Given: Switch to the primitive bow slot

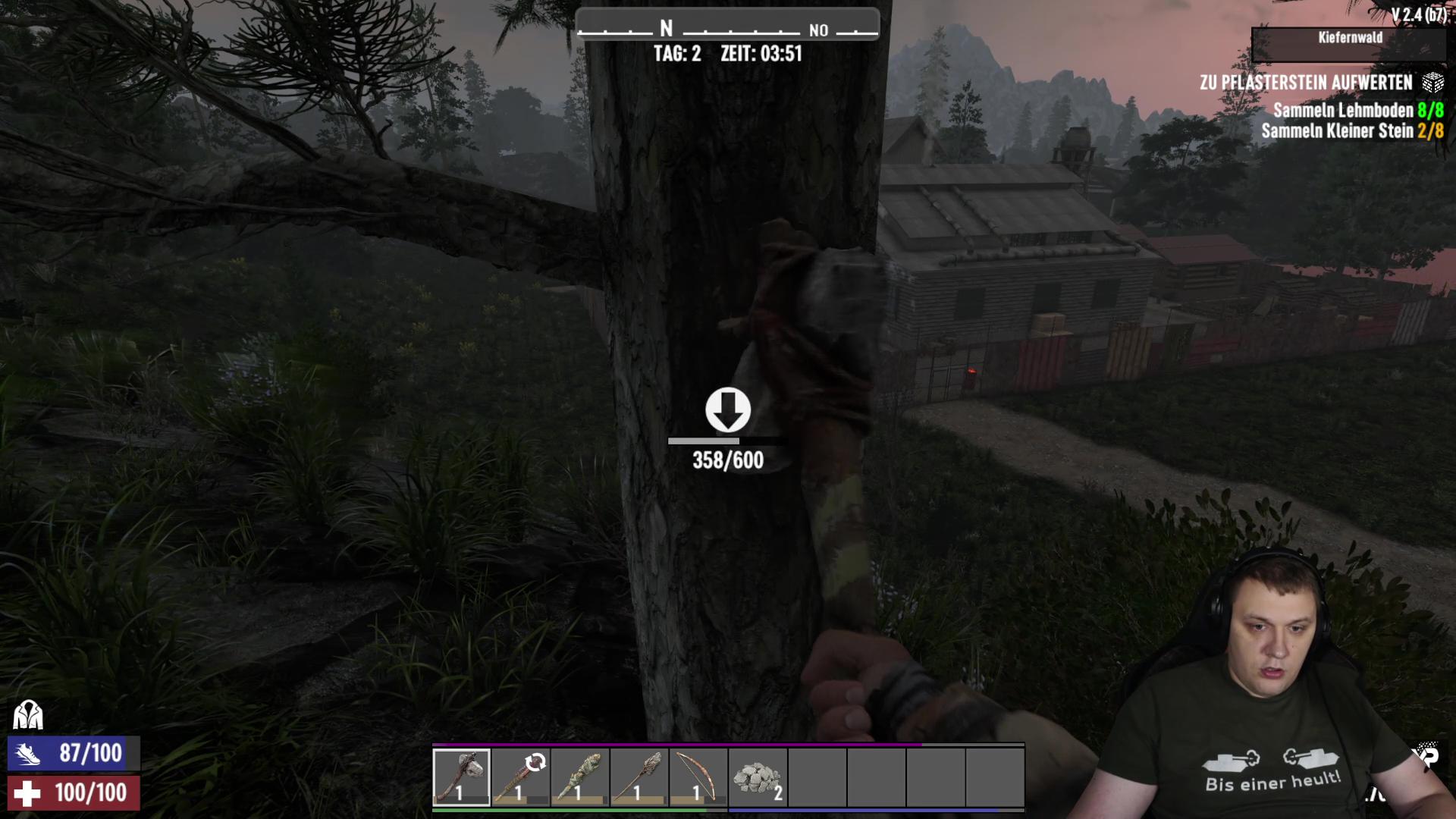Looking at the screenshot, I should pyautogui.click(x=698, y=777).
